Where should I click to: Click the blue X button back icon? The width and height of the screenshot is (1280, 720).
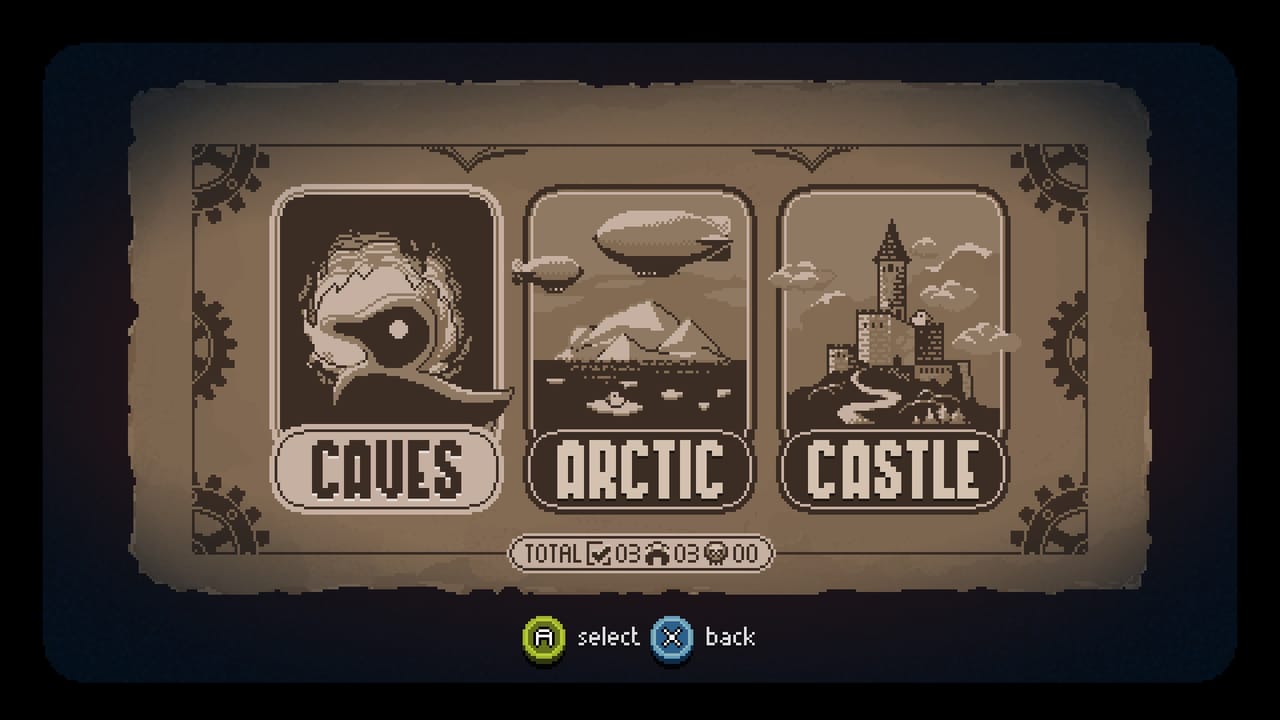point(672,637)
